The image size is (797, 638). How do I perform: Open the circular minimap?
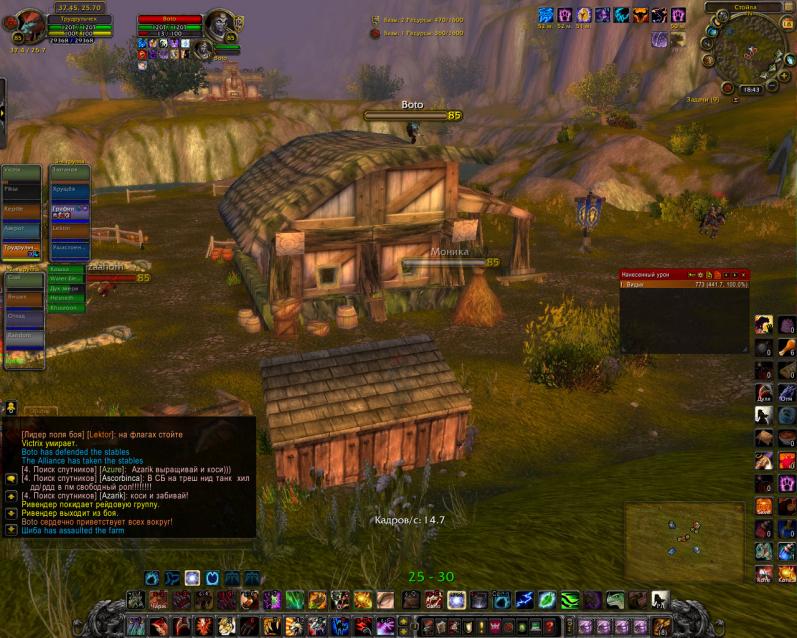point(758,48)
